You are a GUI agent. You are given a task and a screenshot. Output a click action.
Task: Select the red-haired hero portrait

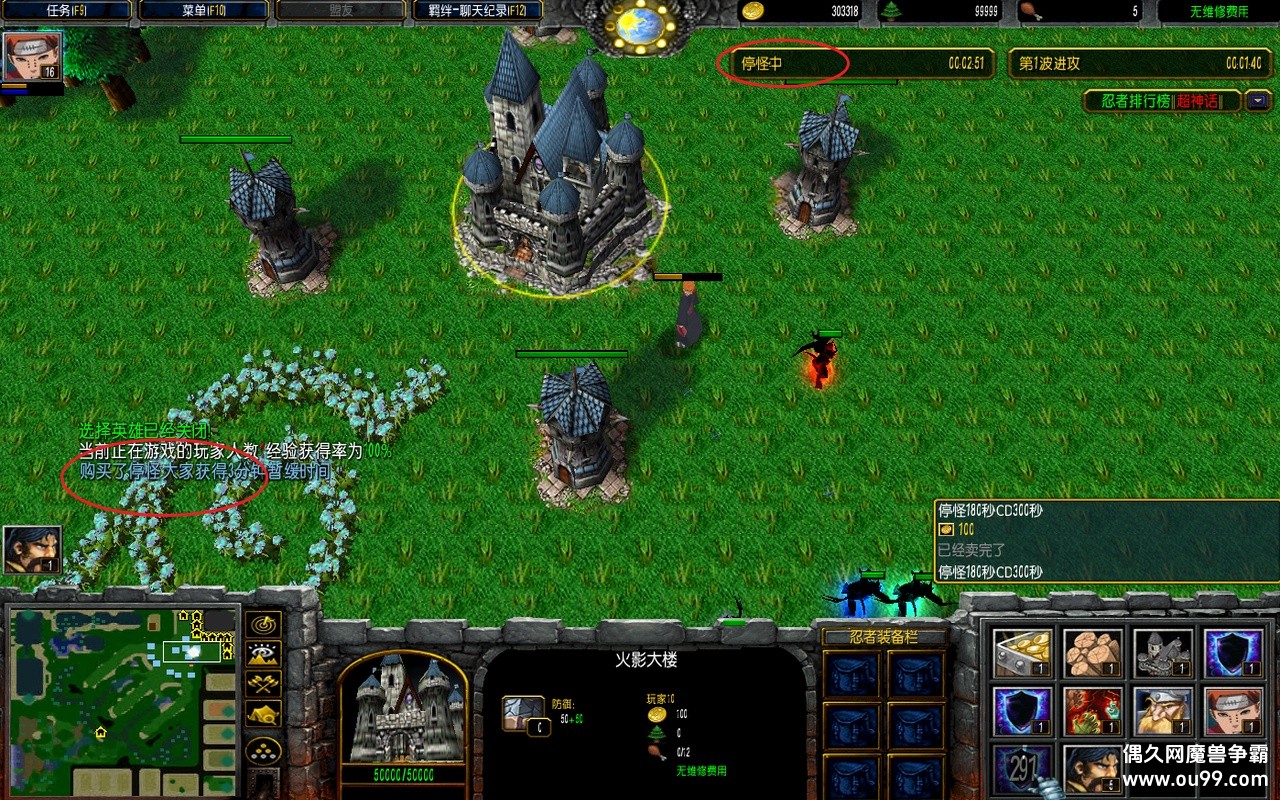click(33, 56)
